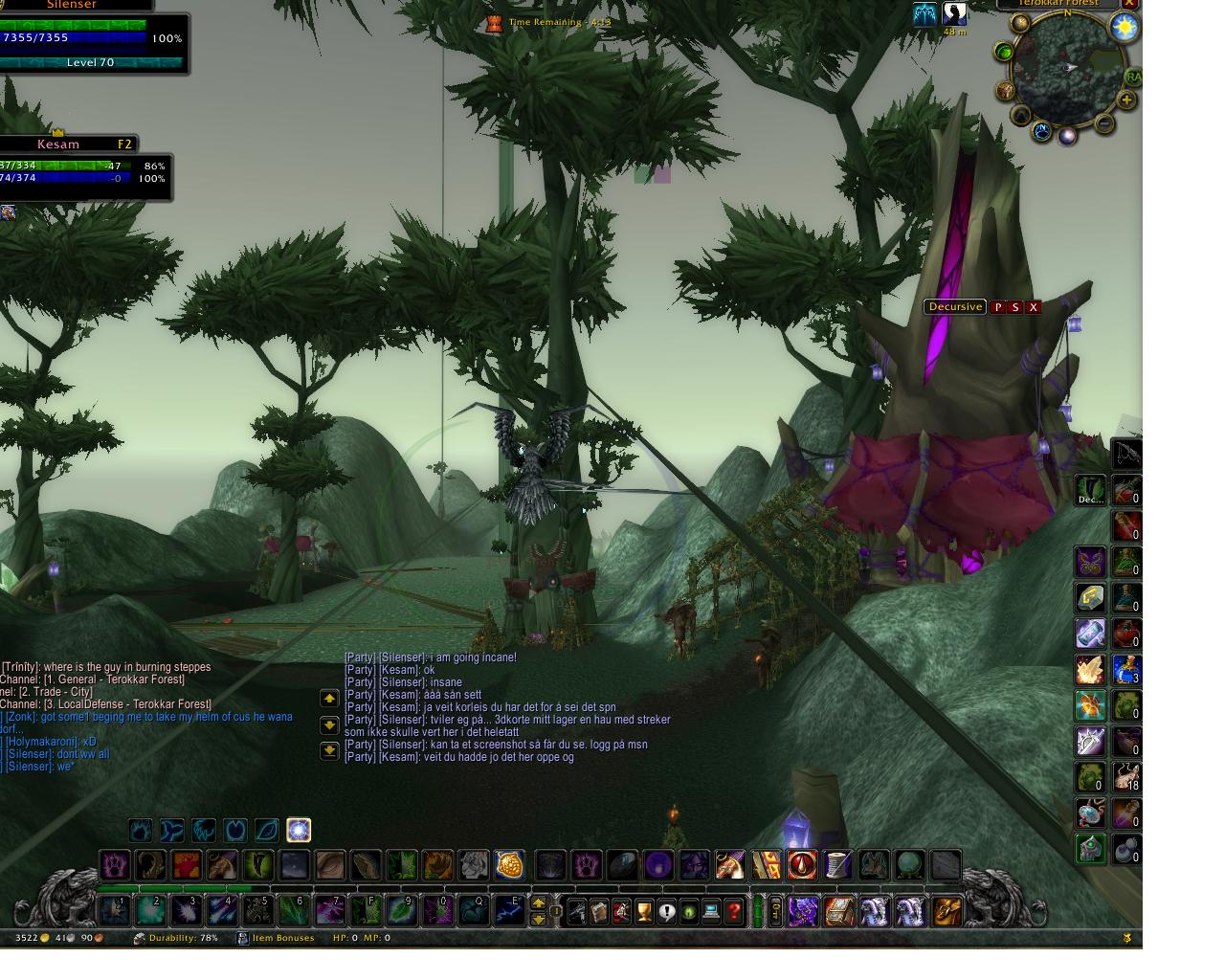This screenshot has height=980, width=1225.
Task: Activate the glowing white orb stance icon
Action: click(x=299, y=830)
